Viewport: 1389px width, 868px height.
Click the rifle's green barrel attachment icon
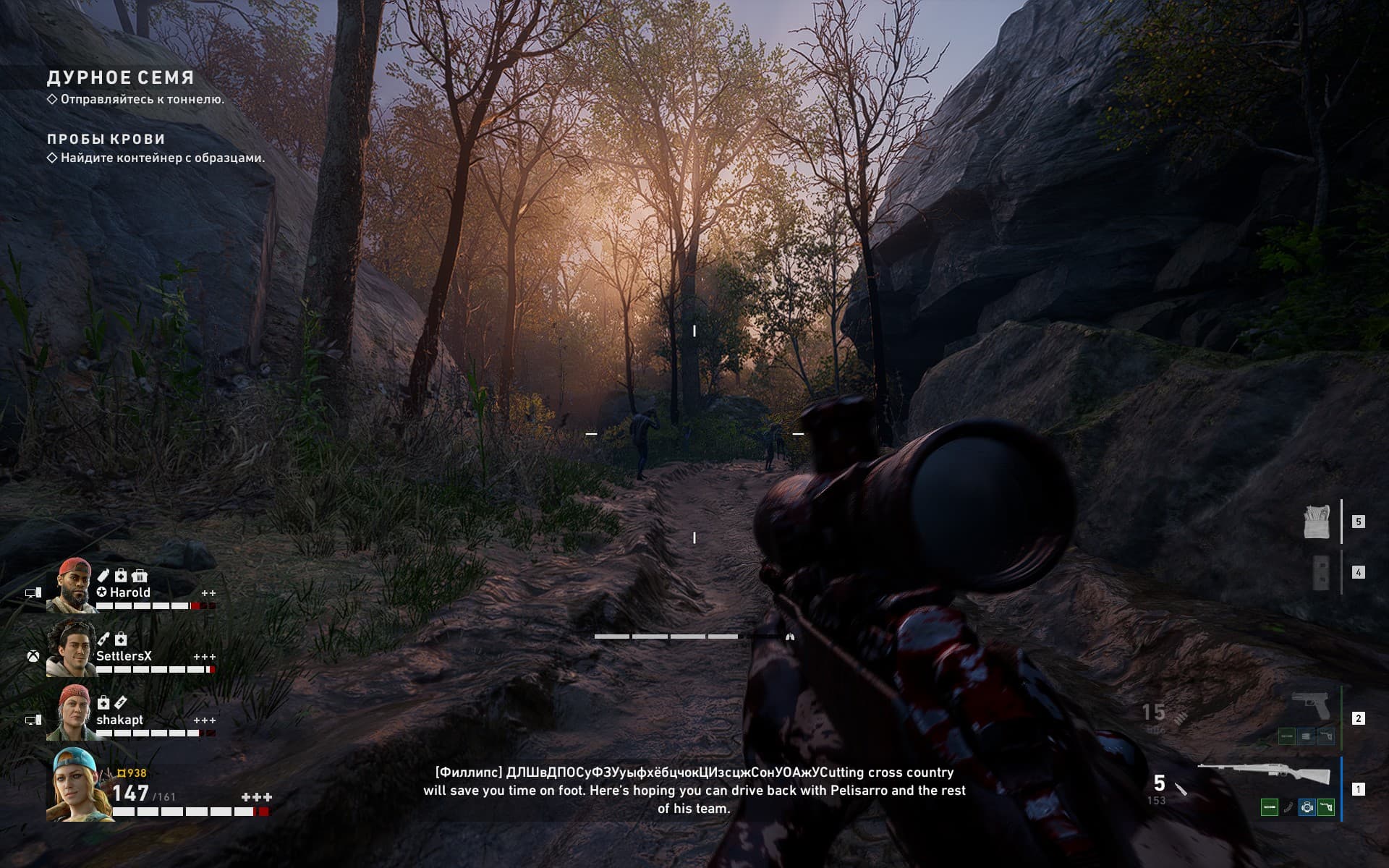click(x=1269, y=807)
